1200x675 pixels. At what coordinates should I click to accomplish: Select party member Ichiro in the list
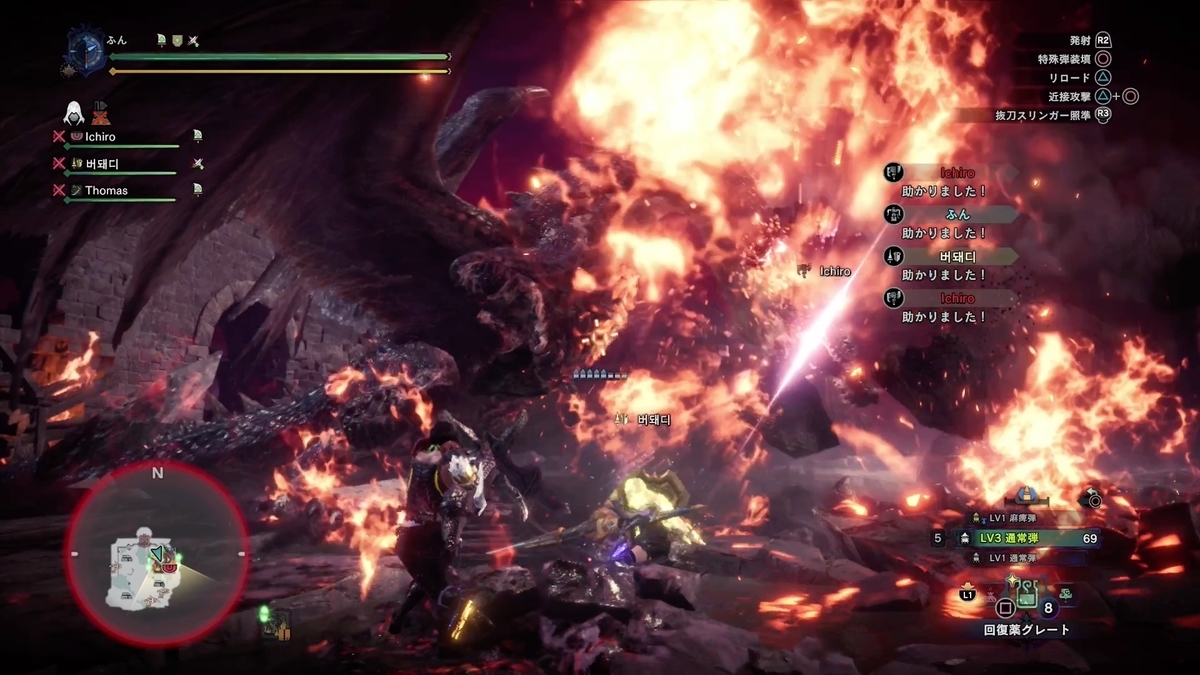(98, 136)
